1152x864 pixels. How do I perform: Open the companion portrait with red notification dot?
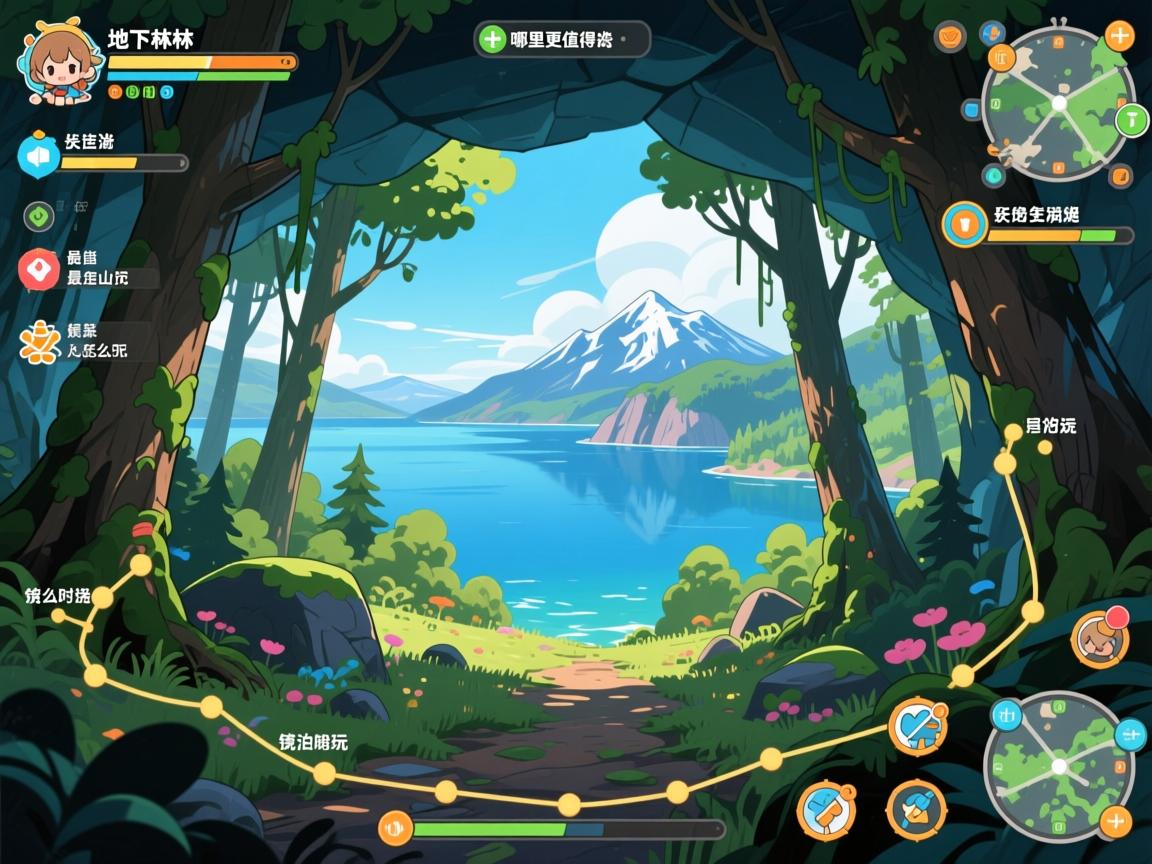coord(1099,638)
